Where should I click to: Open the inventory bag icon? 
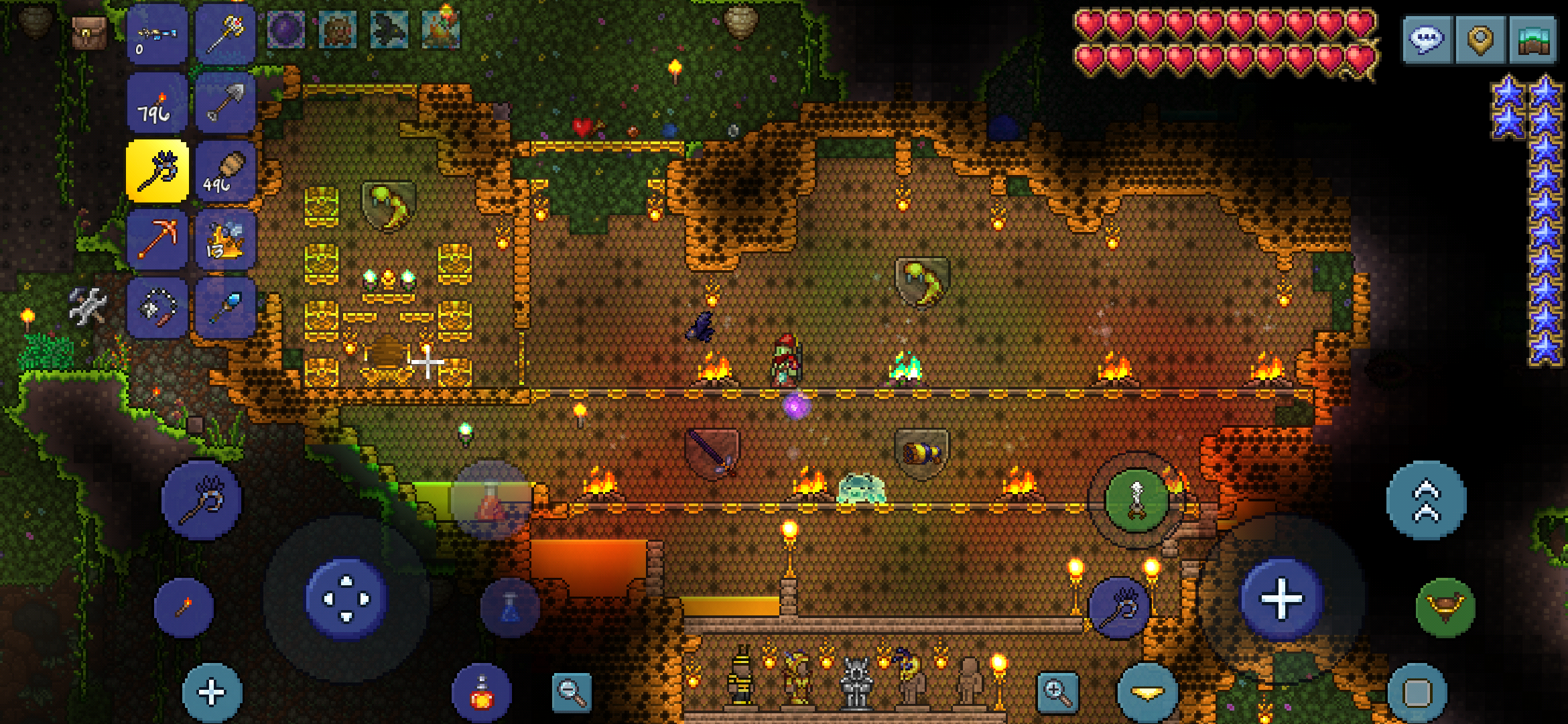click(x=90, y=32)
